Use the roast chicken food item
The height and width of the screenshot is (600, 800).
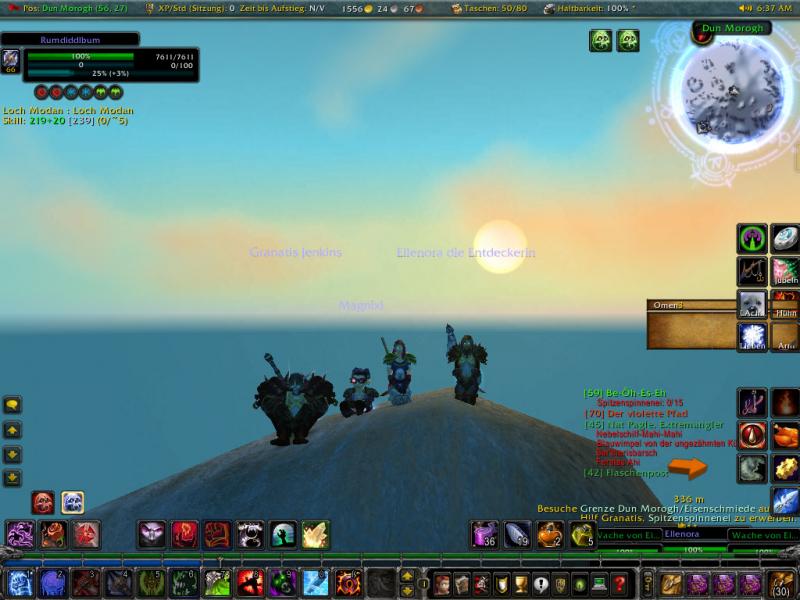click(785, 435)
